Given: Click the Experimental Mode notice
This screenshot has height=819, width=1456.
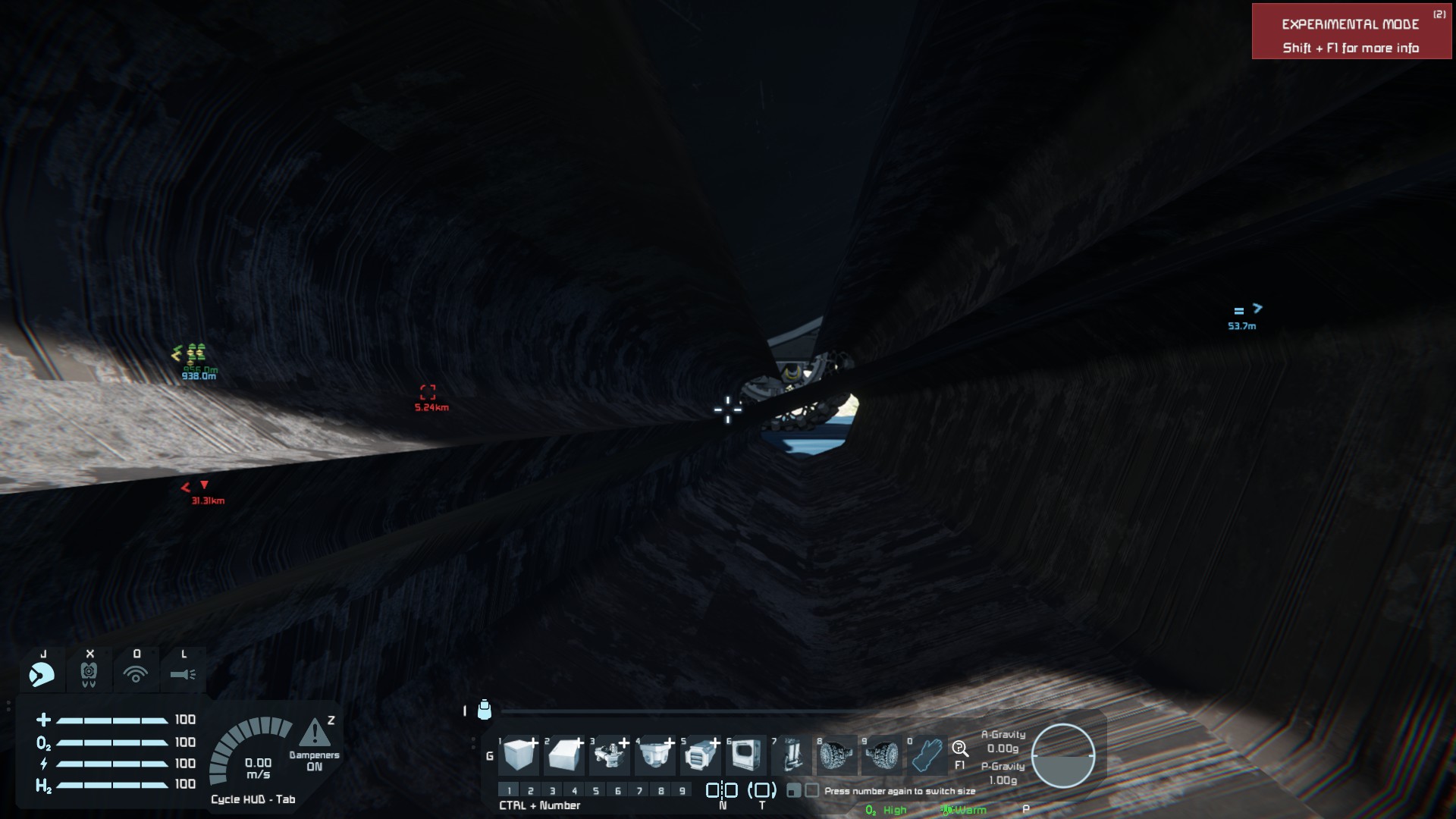Looking at the screenshot, I should [x=1351, y=32].
